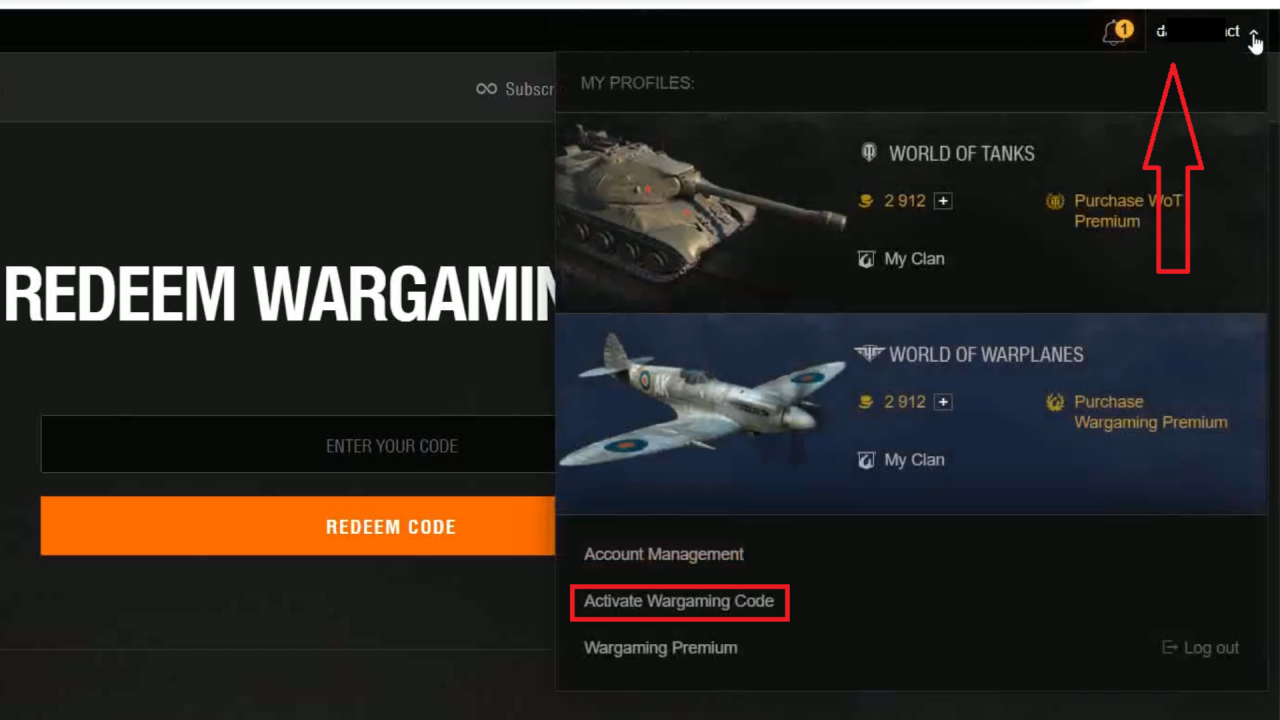The image size is (1280, 720).
Task: Click the World of Warplanes logo icon
Action: [x=869, y=353]
